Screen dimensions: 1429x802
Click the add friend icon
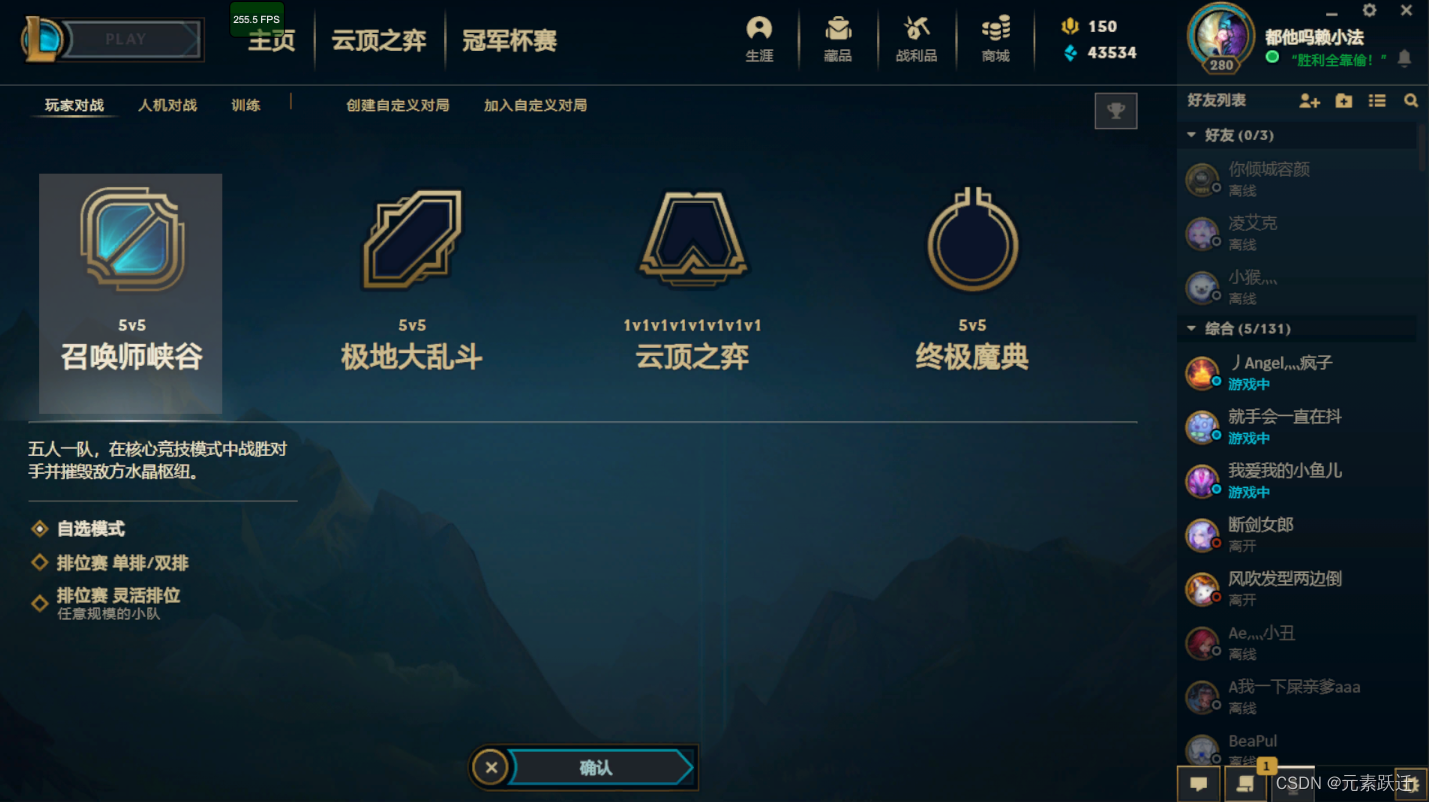(x=1310, y=100)
